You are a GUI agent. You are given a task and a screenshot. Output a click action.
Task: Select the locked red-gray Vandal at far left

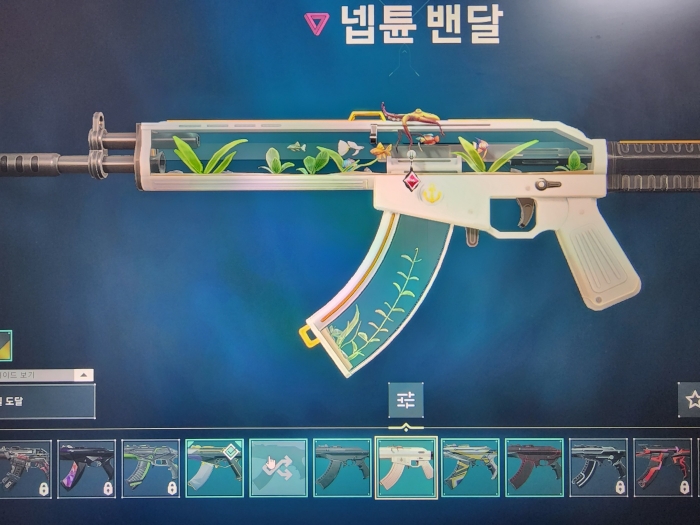pos(24,467)
